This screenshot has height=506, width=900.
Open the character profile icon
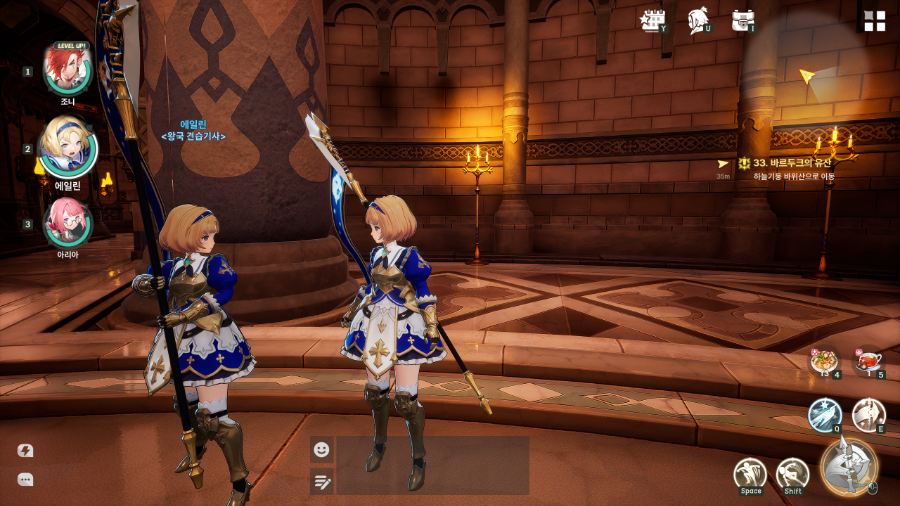pyautogui.click(x=698, y=21)
